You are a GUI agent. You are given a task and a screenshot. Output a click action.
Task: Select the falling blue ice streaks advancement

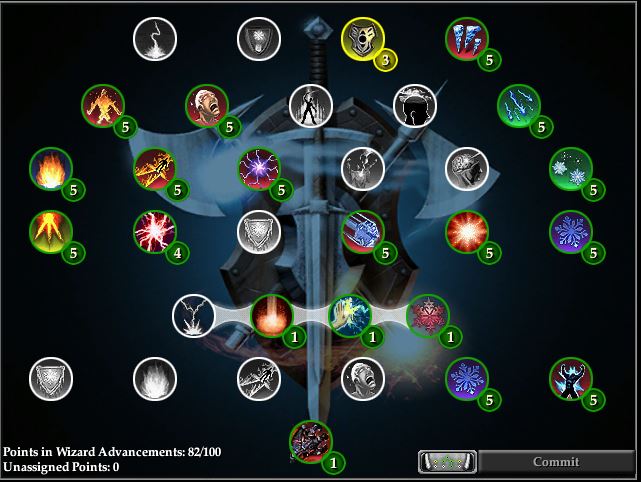tap(518, 106)
